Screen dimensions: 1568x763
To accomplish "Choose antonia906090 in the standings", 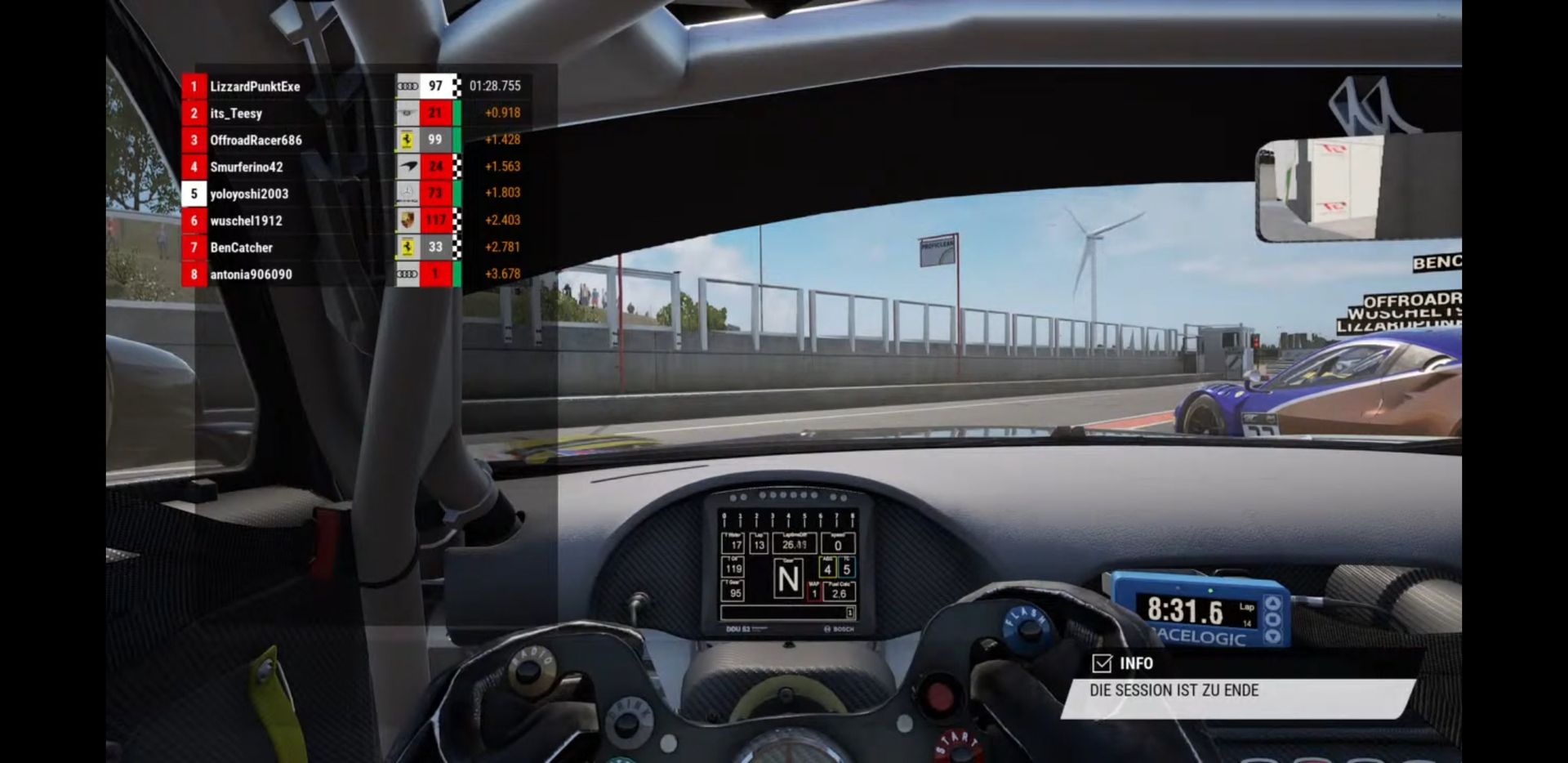I will point(251,274).
